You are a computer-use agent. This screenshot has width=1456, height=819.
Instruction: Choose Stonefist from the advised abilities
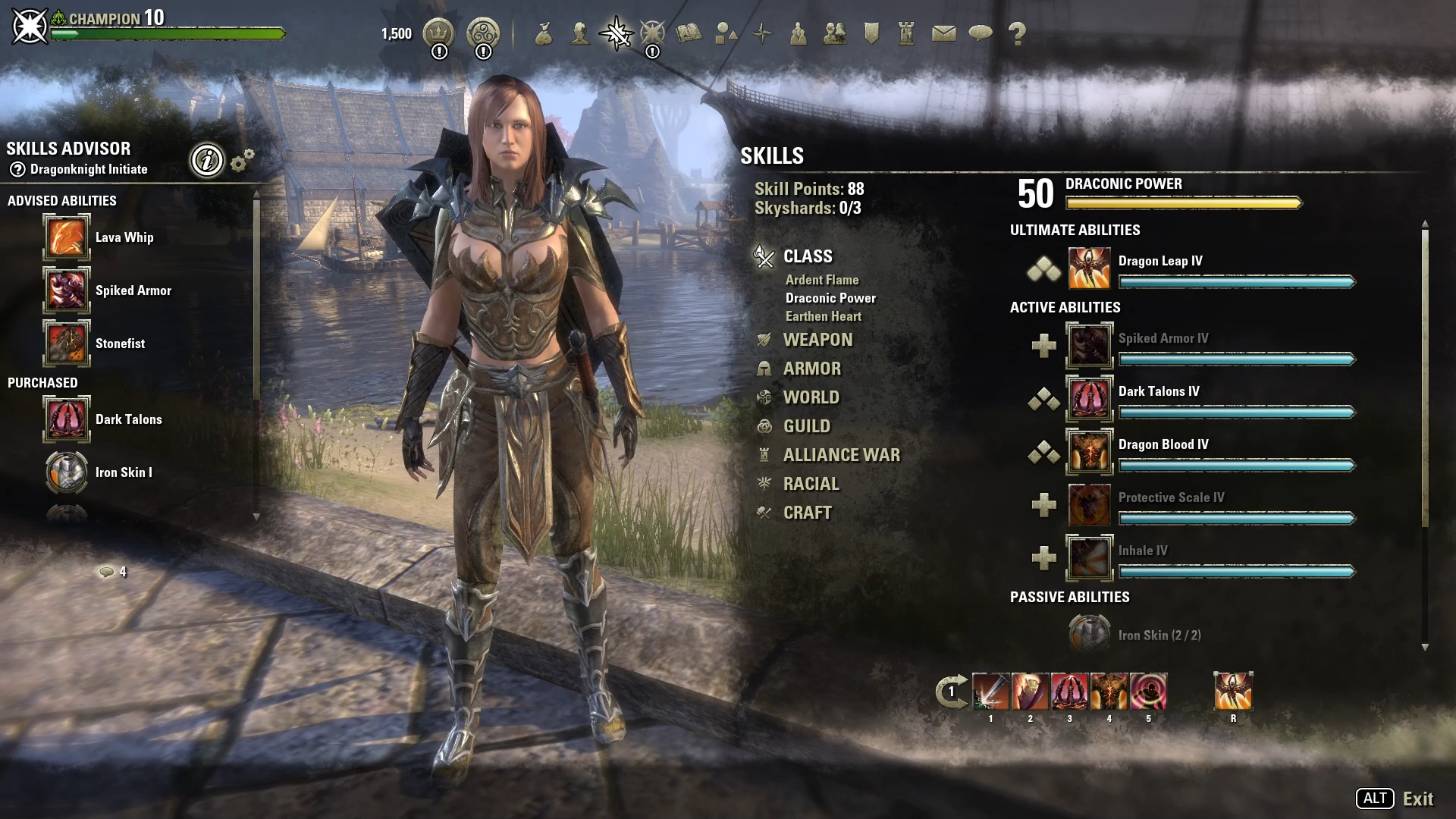click(67, 344)
